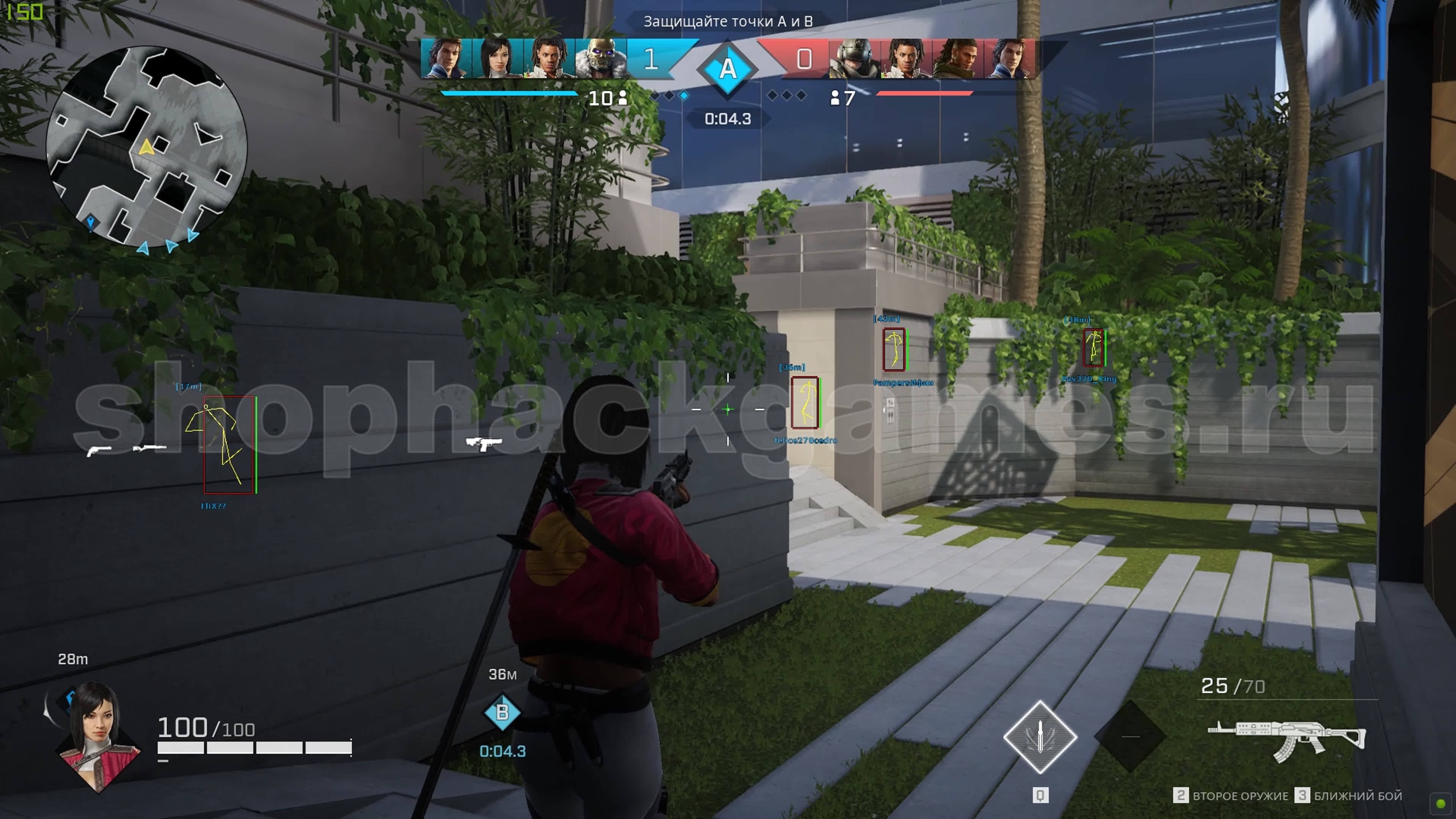Click the circular minimap
Image resolution: width=1456 pixels, height=819 pixels.
click(x=146, y=146)
